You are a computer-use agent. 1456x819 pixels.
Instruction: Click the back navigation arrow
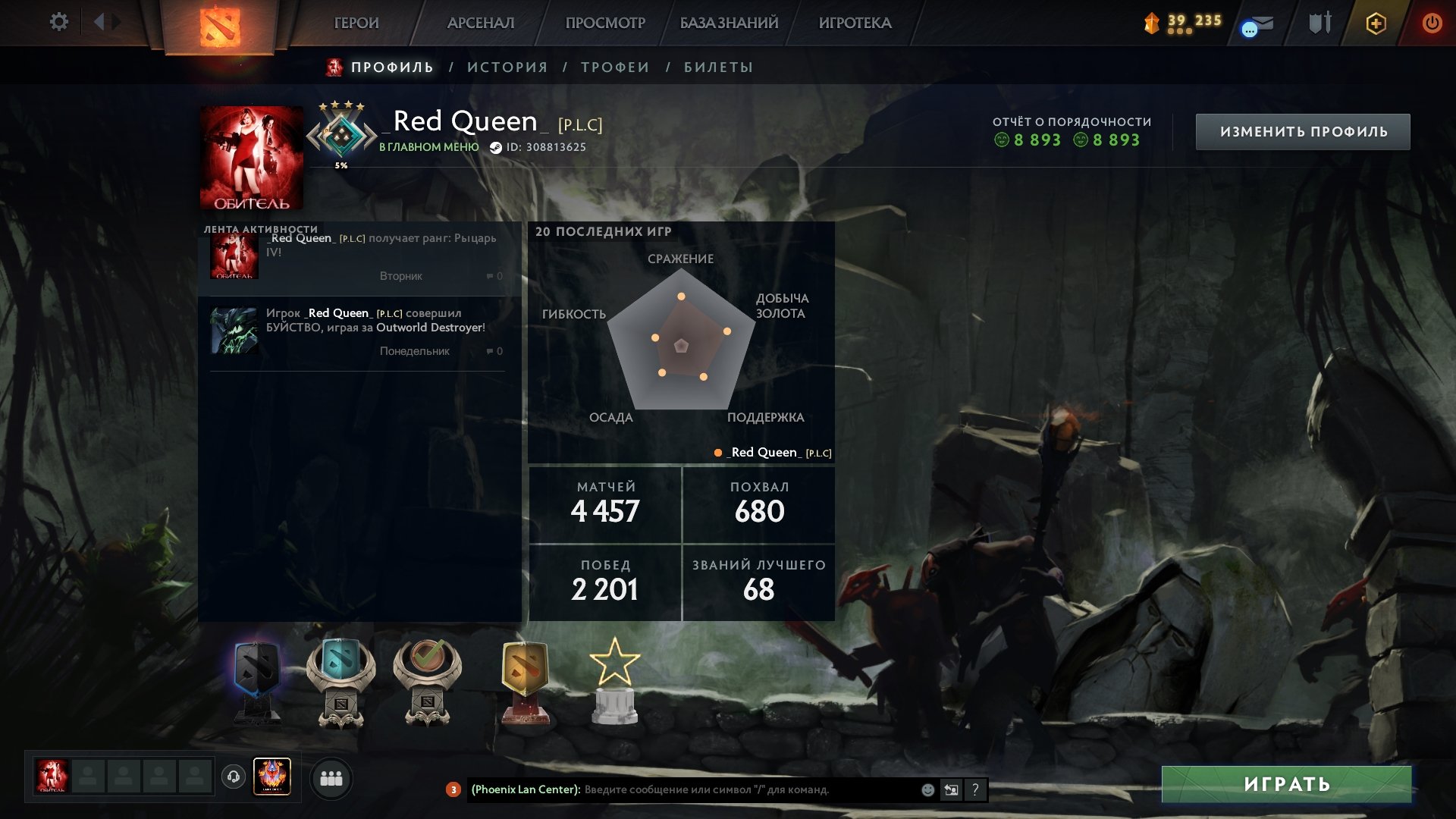tap(99, 22)
